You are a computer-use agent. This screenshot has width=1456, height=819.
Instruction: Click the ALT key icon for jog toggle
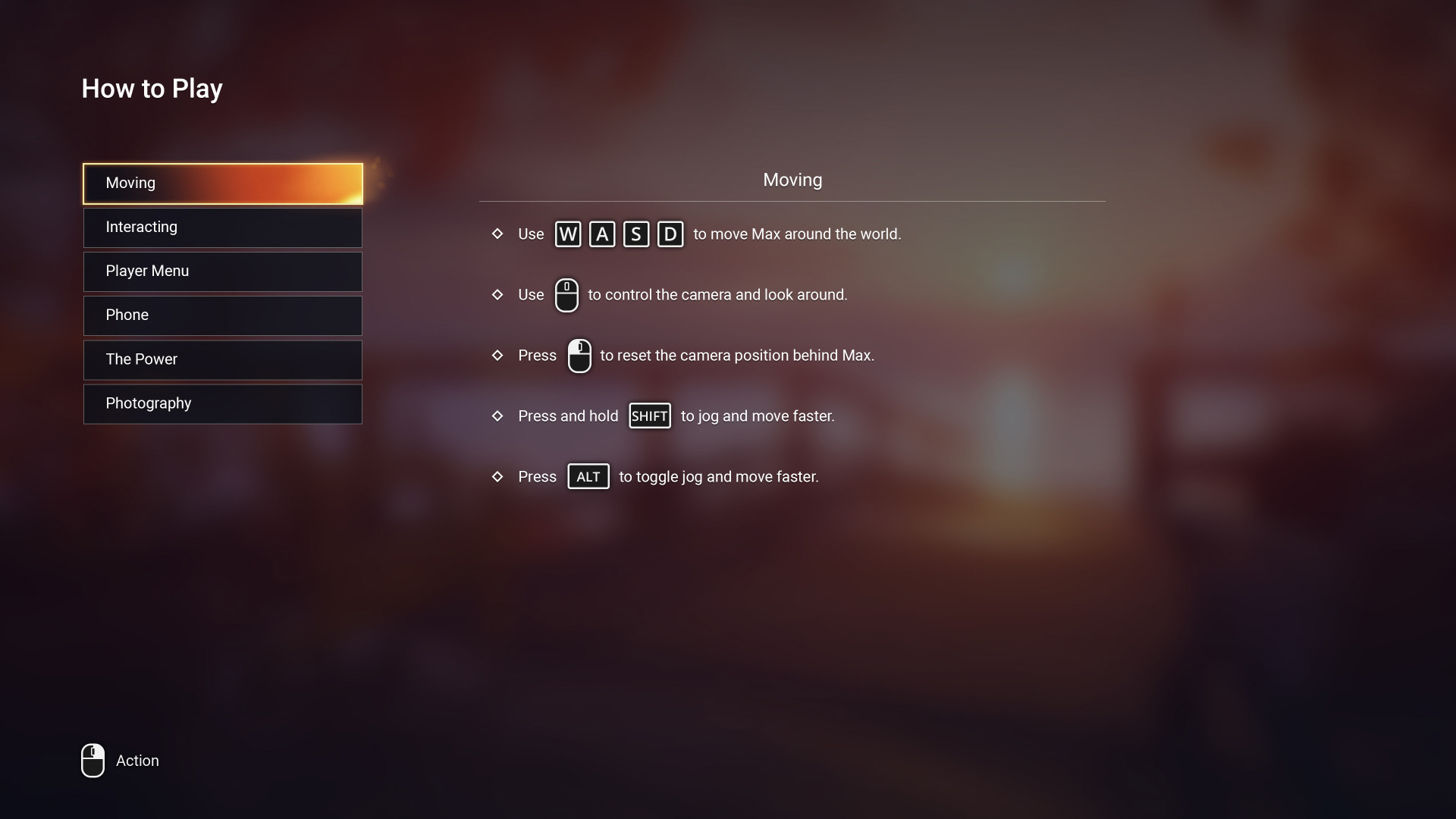pyautogui.click(x=588, y=476)
